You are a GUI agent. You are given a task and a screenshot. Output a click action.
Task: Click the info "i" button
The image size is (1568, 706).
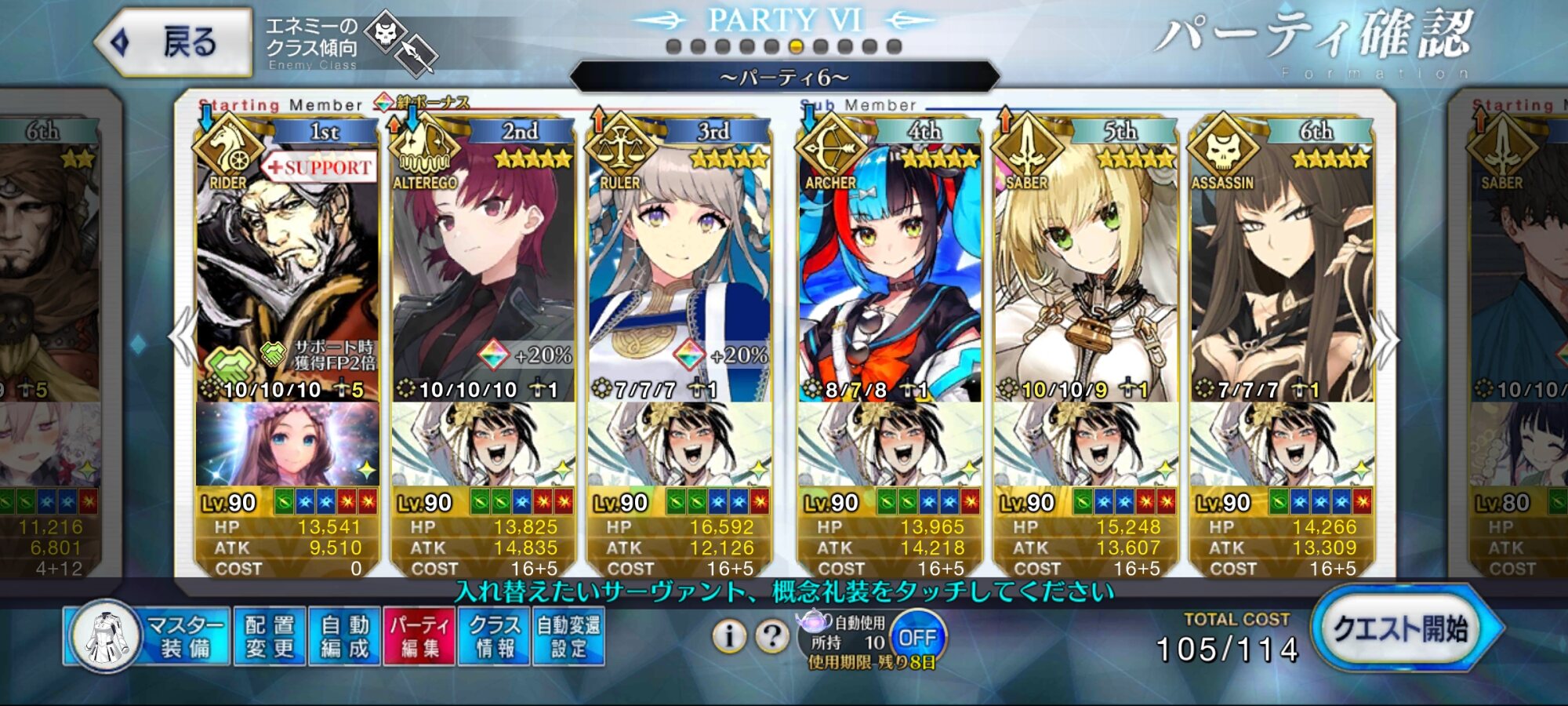tap(728, 636)
